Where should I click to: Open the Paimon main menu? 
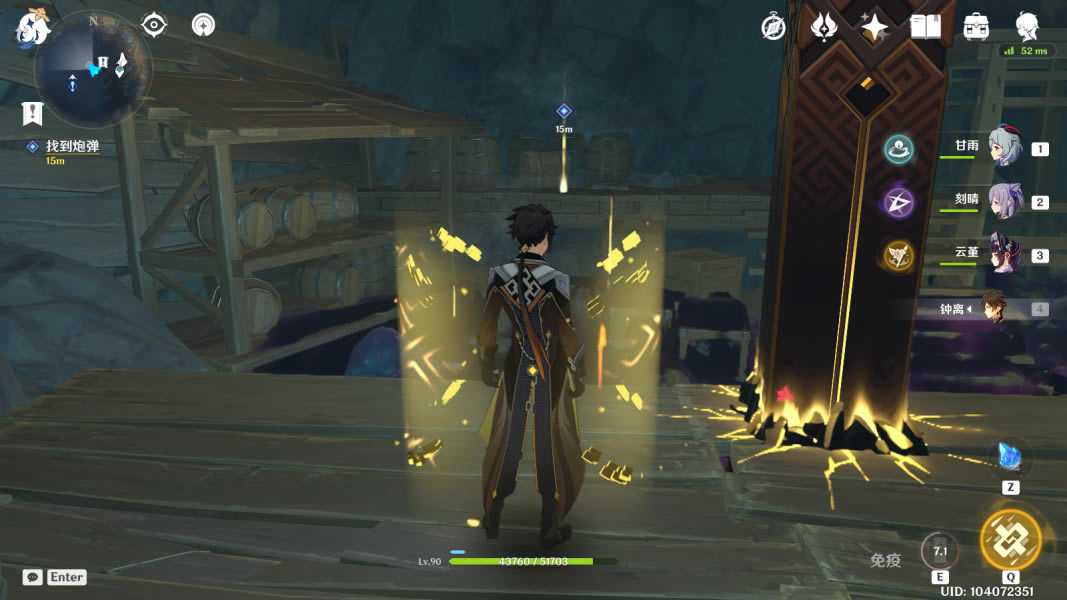tap(32, 27)
